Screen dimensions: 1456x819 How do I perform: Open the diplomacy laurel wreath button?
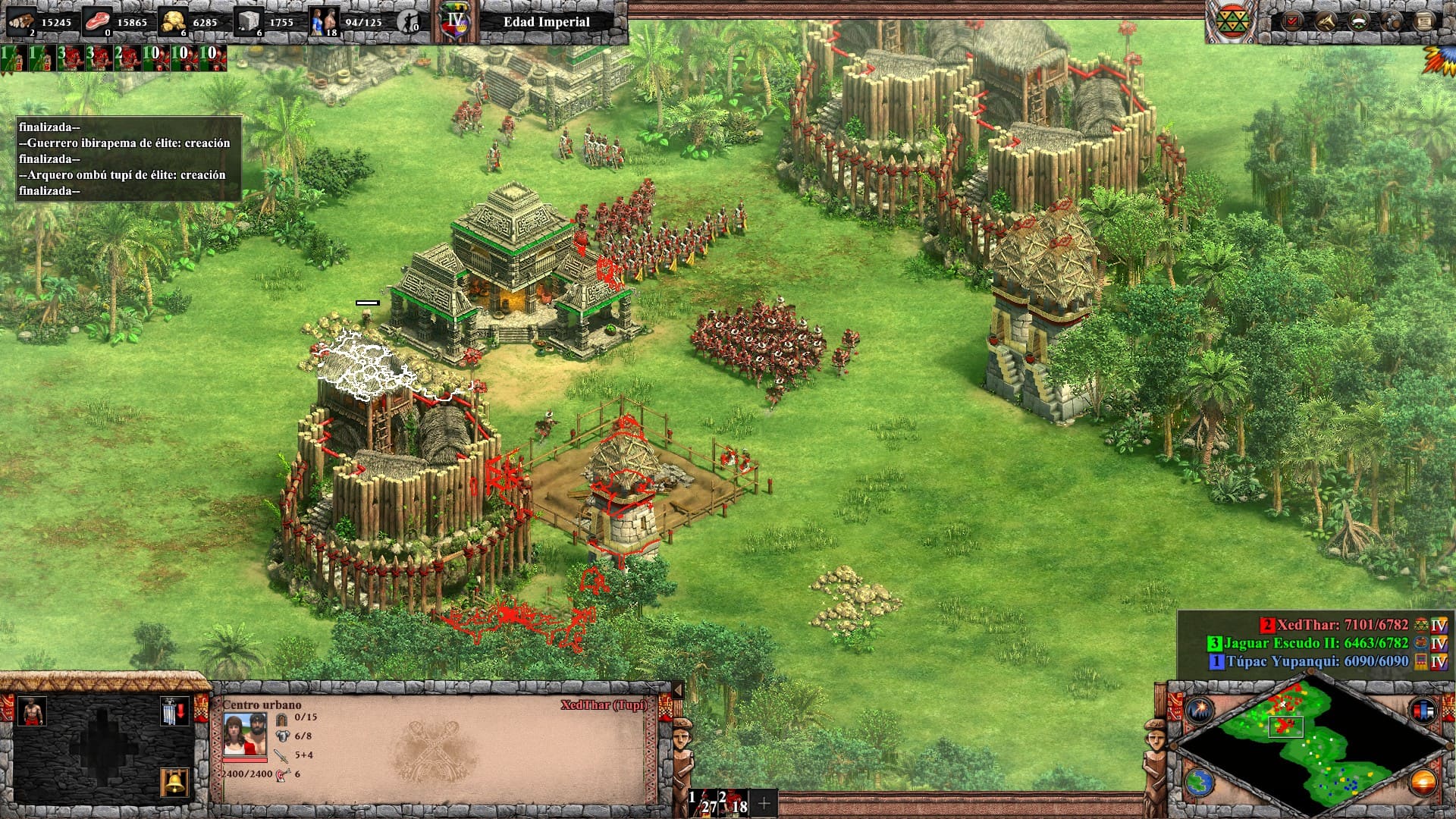[x=1360, y=21]
